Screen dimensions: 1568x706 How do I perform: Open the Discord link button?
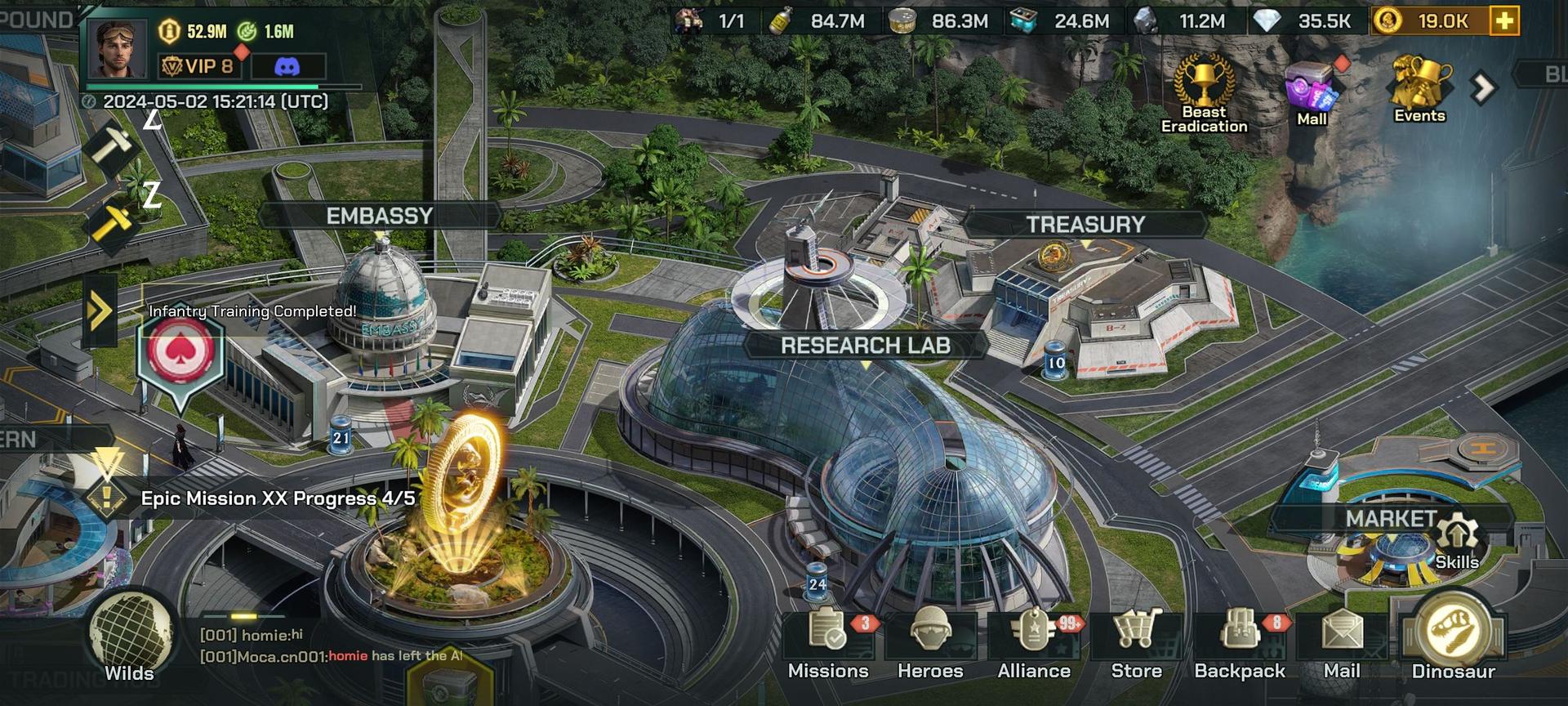click(x=287, y=66)
